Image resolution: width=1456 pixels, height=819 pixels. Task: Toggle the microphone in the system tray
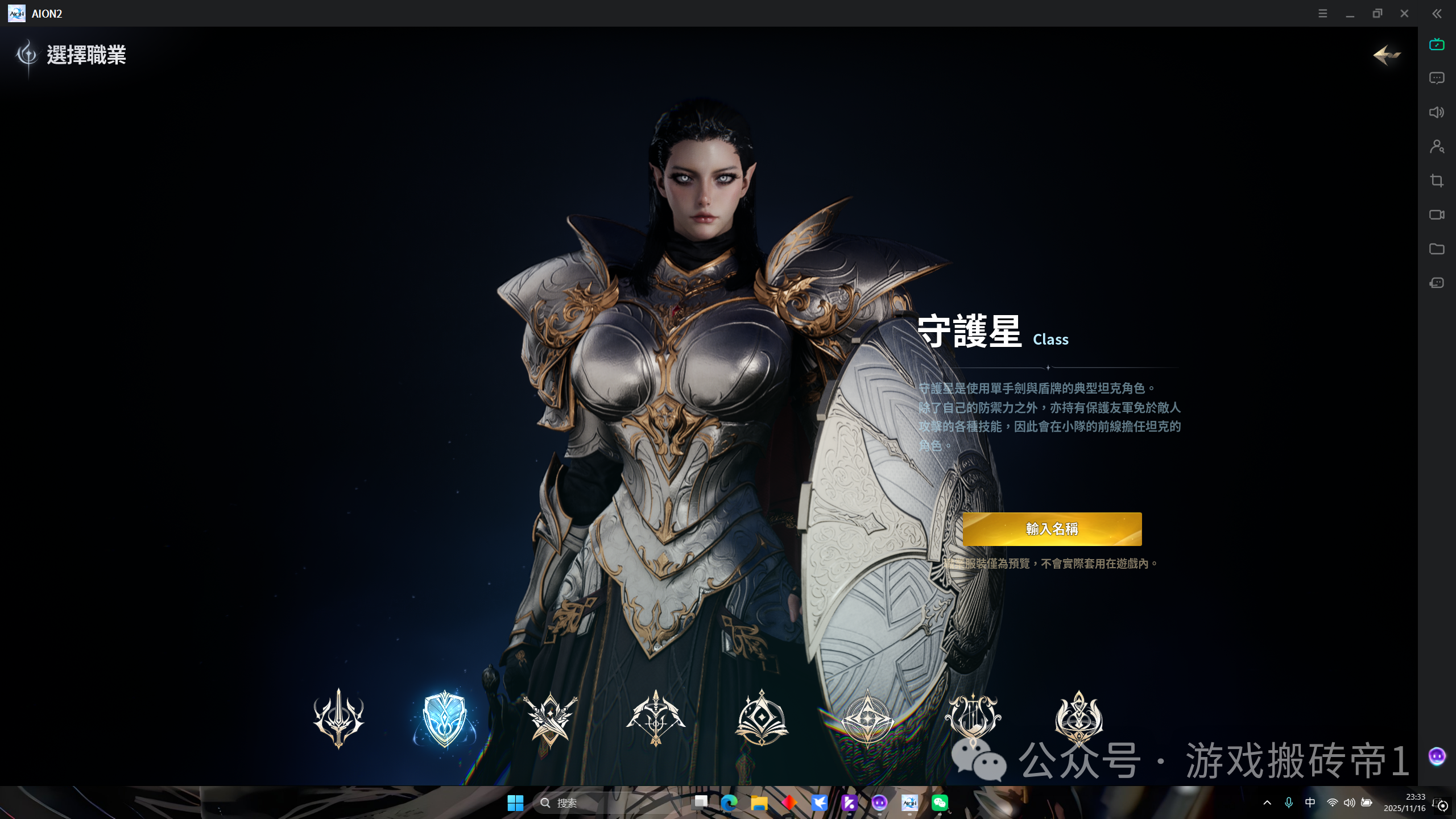[1289, 803]
